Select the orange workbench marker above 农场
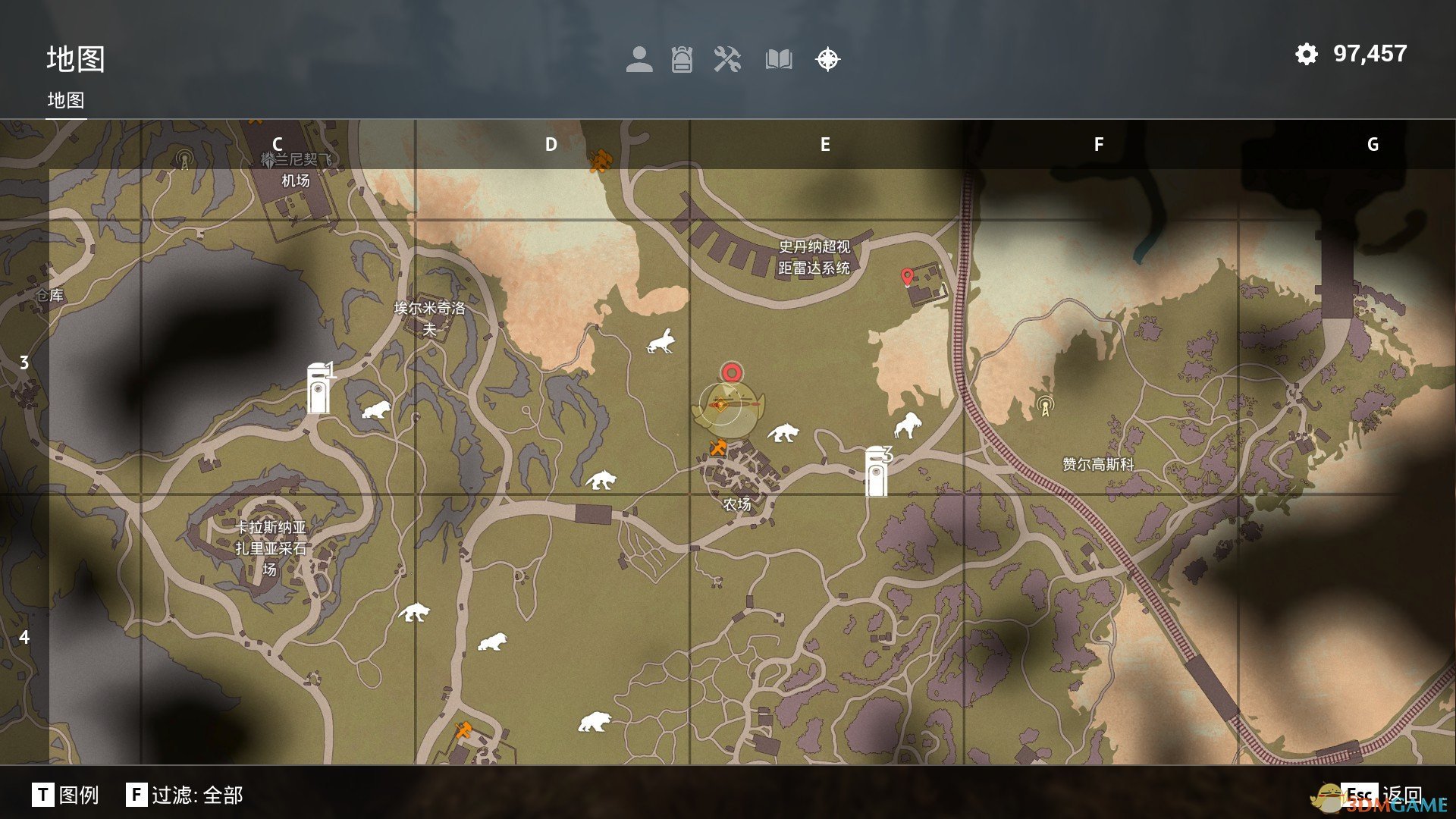 point(717,447)
